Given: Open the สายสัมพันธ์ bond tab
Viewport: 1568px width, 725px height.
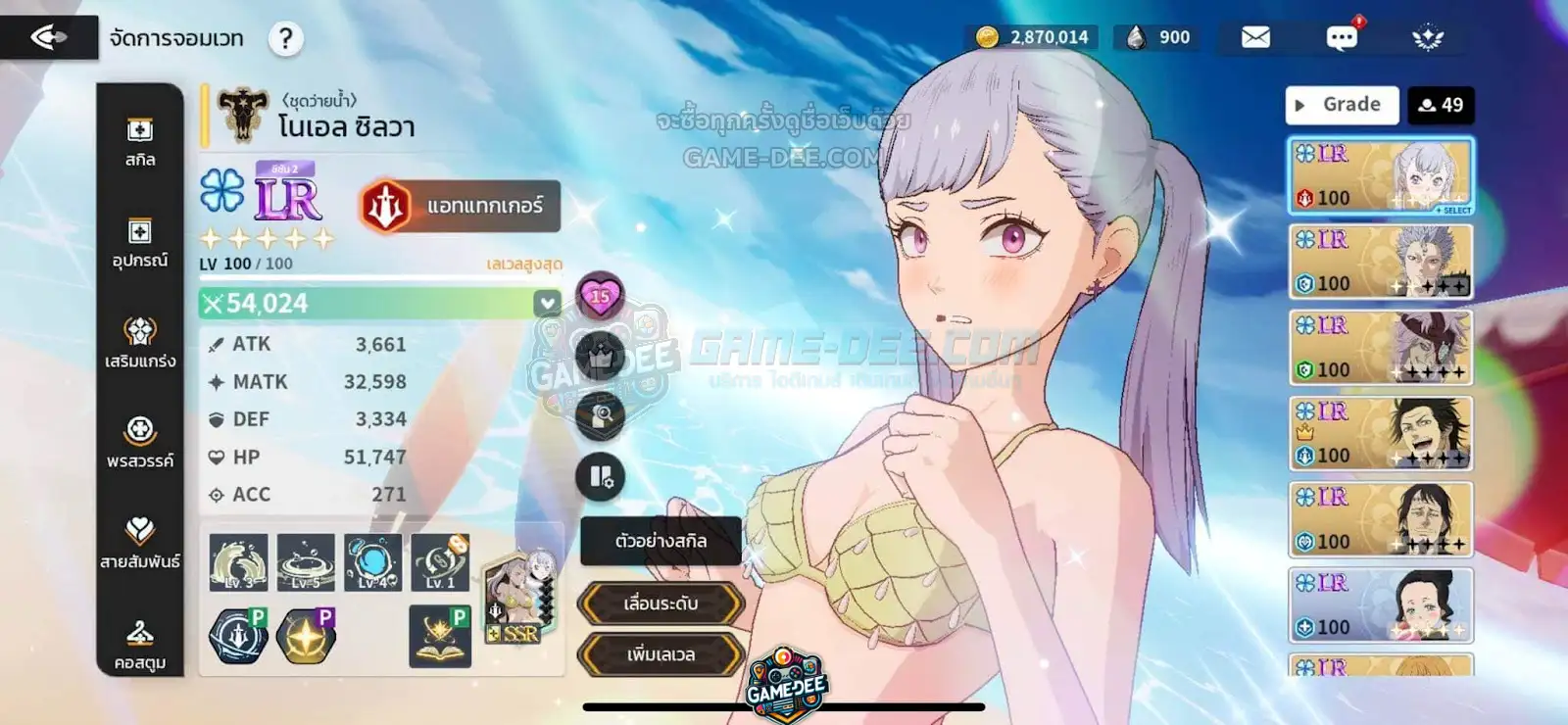Looking at the screenshot, I should 140,543.
